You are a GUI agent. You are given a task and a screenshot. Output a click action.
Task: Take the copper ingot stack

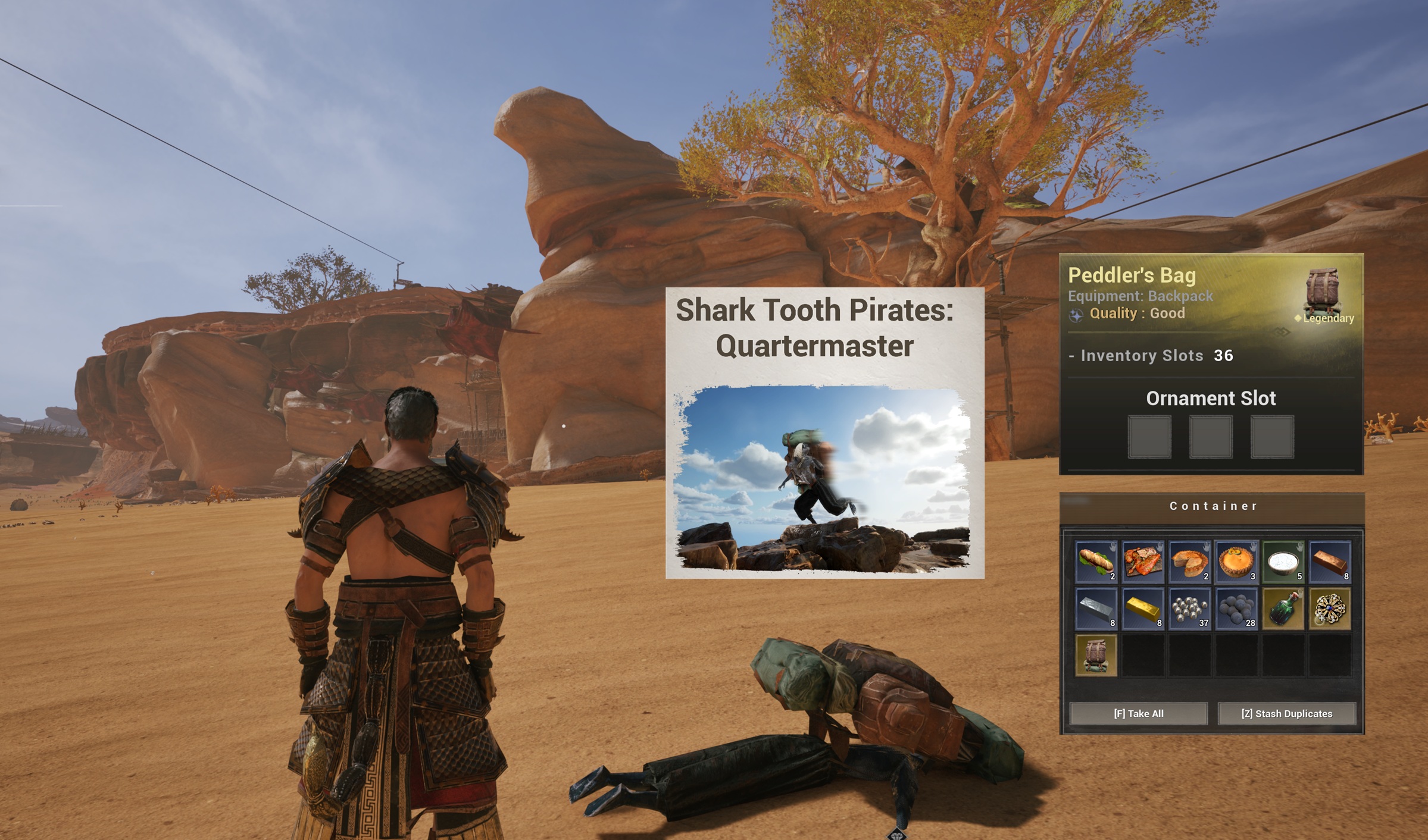(x=1330, y=562)
